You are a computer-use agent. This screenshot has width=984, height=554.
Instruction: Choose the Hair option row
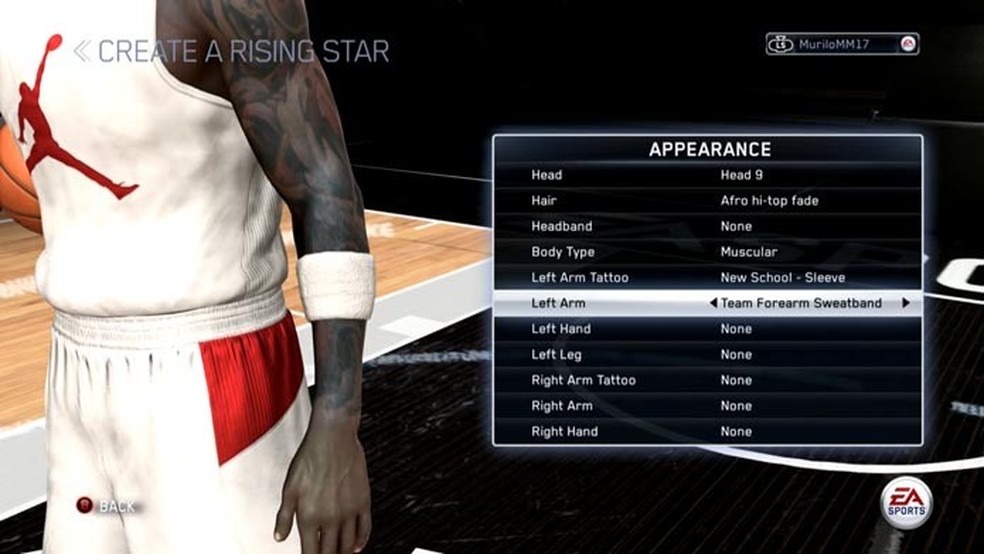[x=706, y=201]
